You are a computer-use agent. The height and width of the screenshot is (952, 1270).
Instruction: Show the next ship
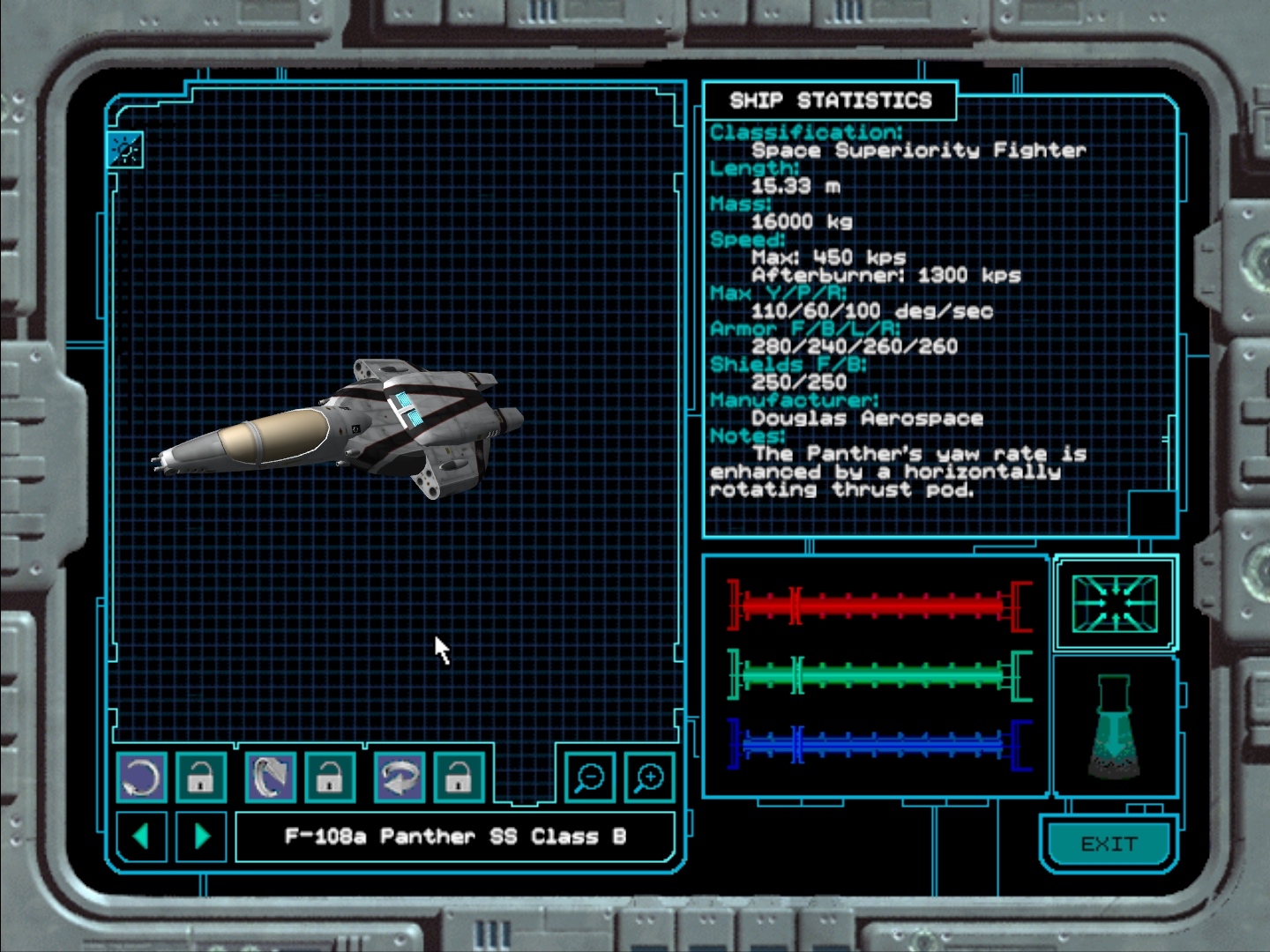(x=201, y=836)
